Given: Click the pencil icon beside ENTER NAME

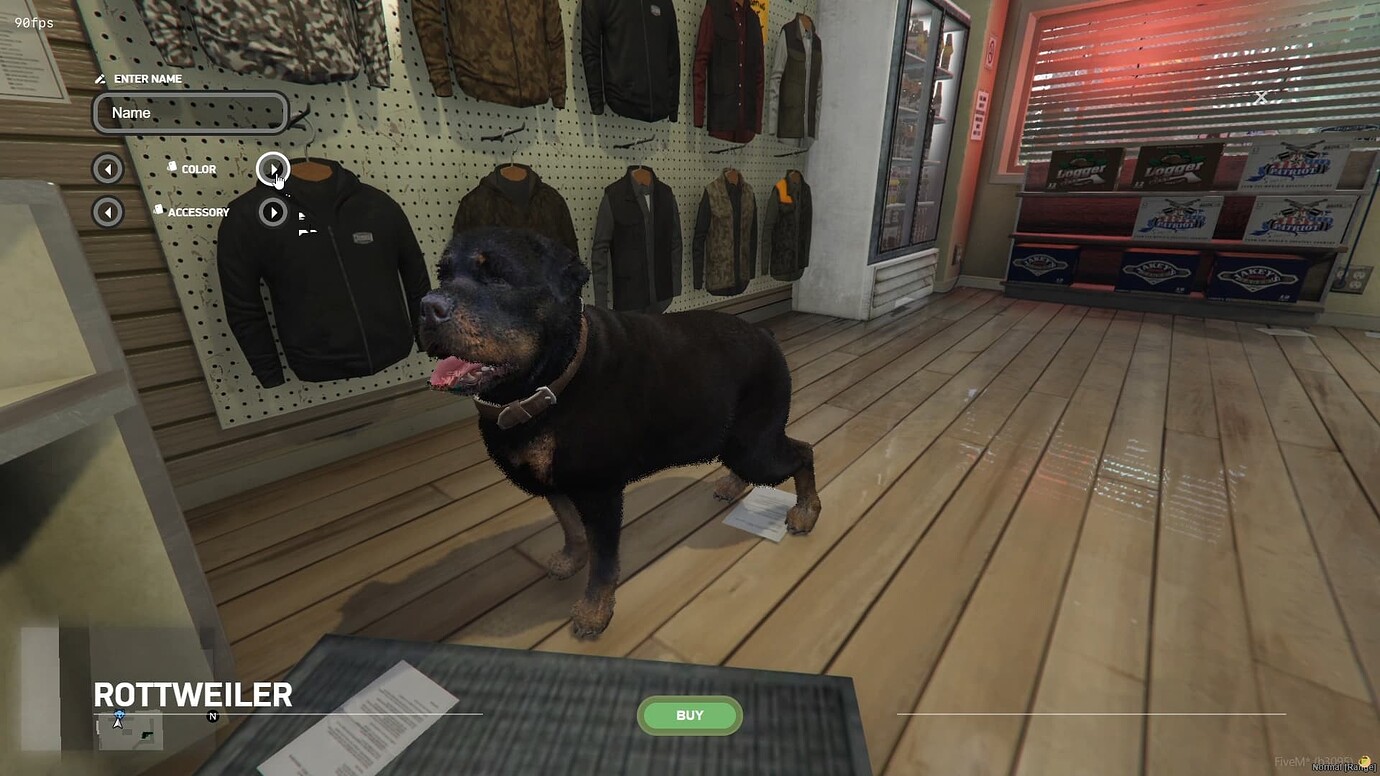Looking at the screenshot, I should pyautogui.click(x=99, y=78).
